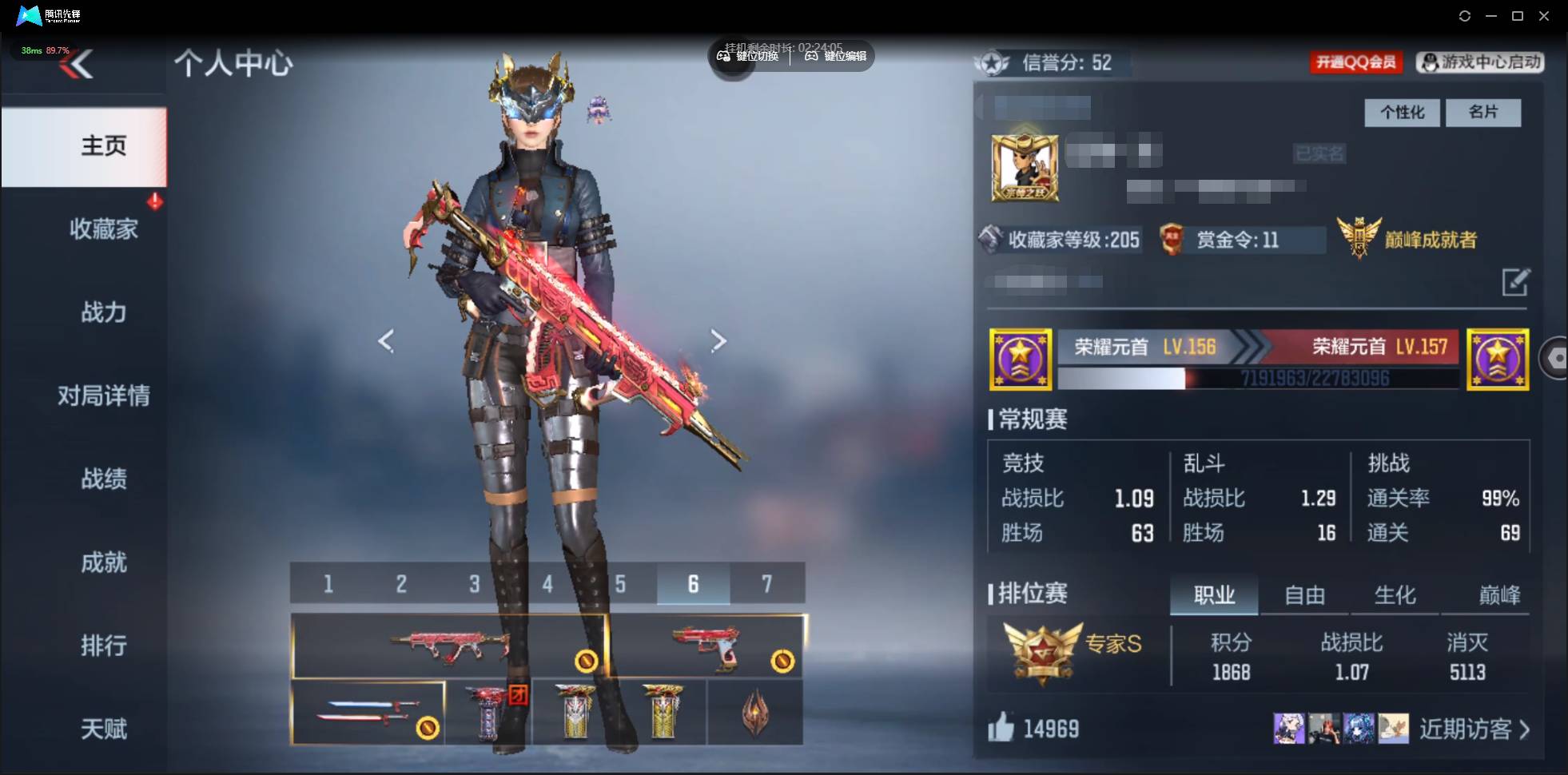This screenshot has height=775, width=1568.
Task: Click the QQ penguin 游戏中心启动 icon
Action: 1429,62
